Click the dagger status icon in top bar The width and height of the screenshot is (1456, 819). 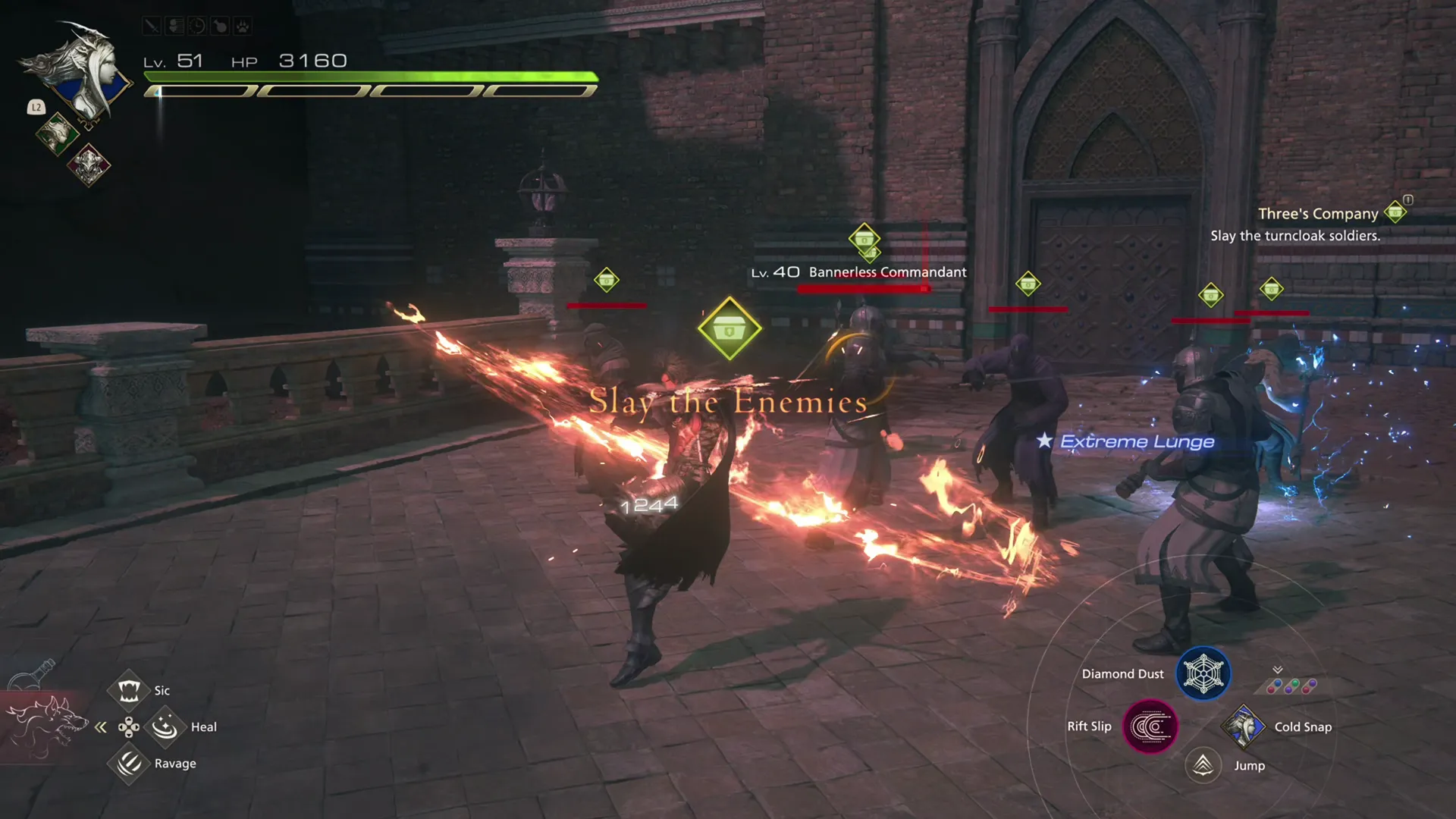tap(152, 25)
